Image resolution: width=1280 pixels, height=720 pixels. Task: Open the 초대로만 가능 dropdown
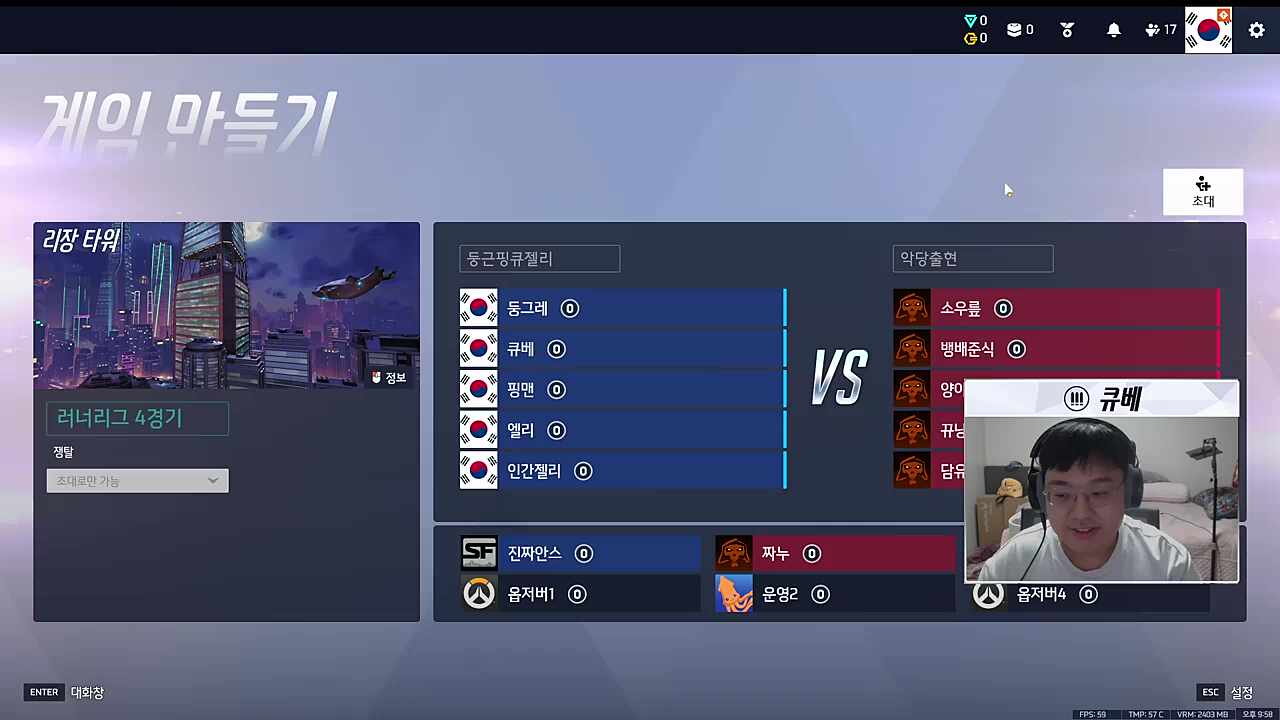(x=137, y=480)
